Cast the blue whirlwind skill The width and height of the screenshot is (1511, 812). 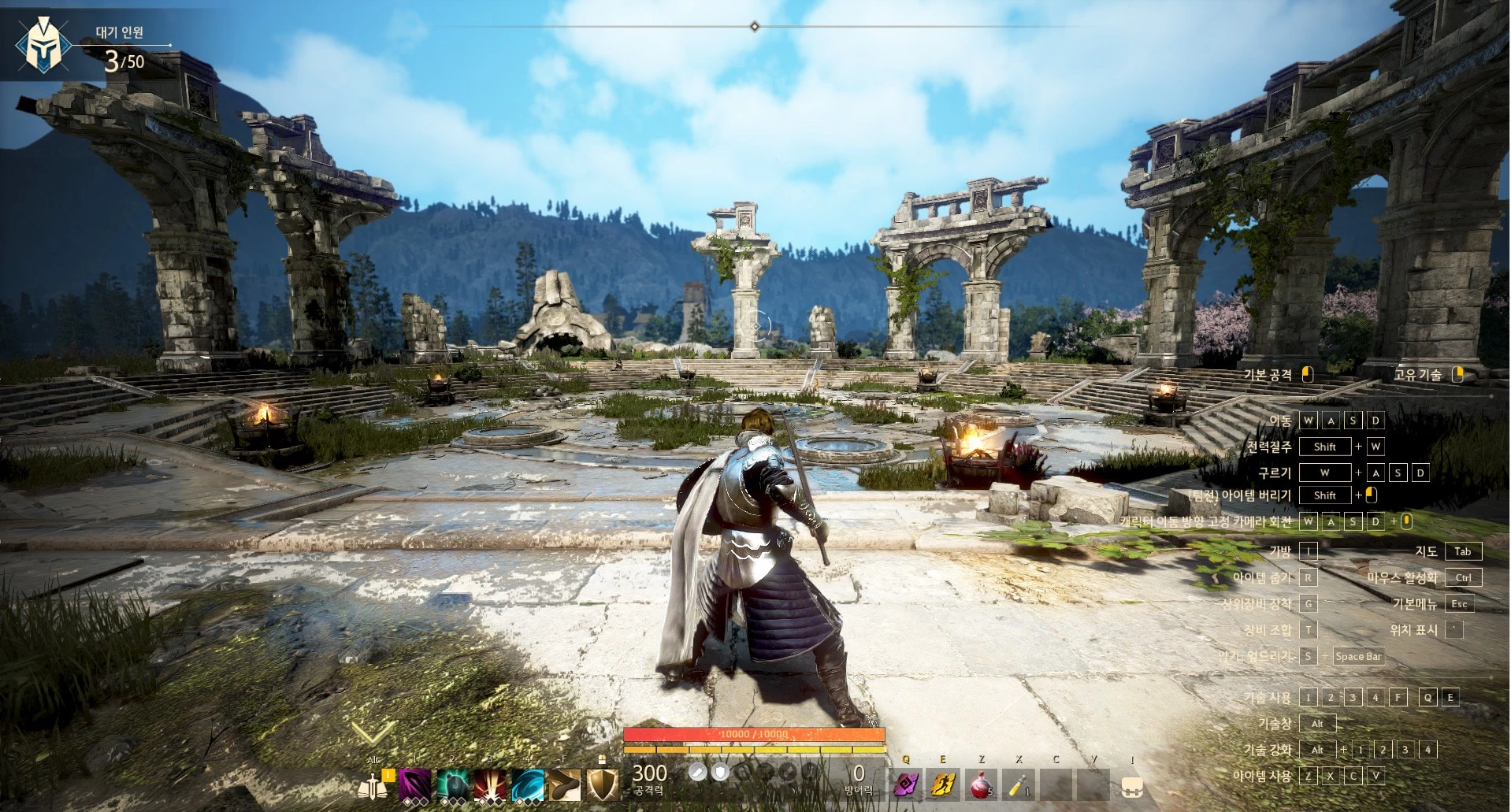point(528,784)
